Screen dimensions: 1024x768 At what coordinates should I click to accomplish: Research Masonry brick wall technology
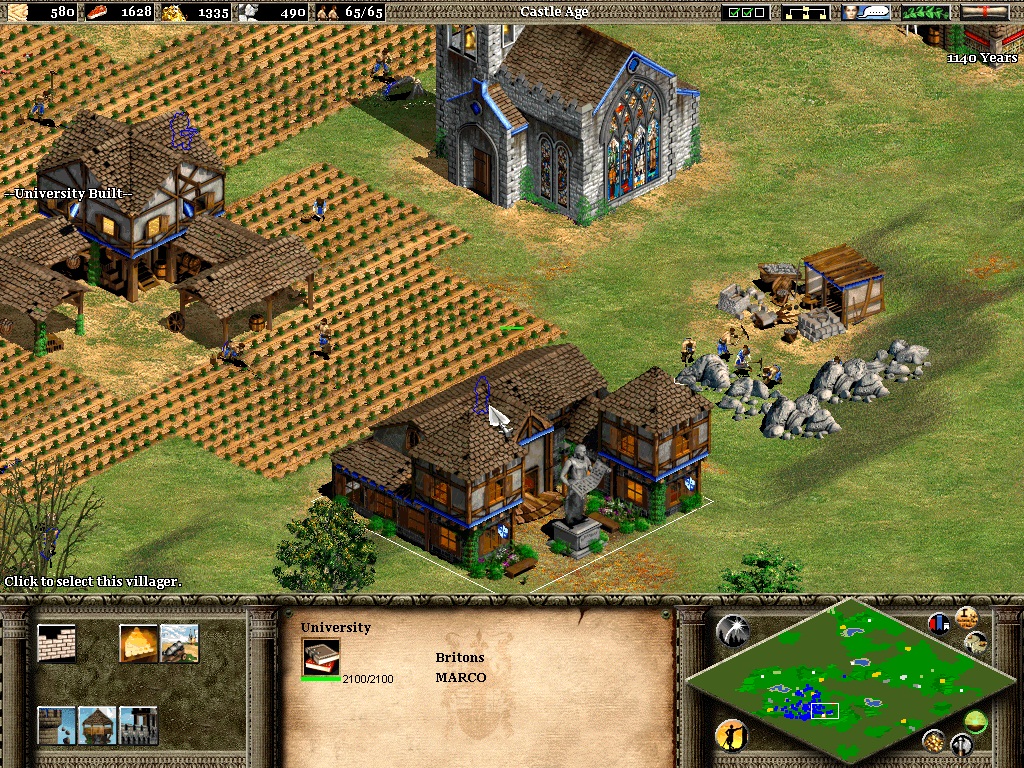(x=56, y=643)
